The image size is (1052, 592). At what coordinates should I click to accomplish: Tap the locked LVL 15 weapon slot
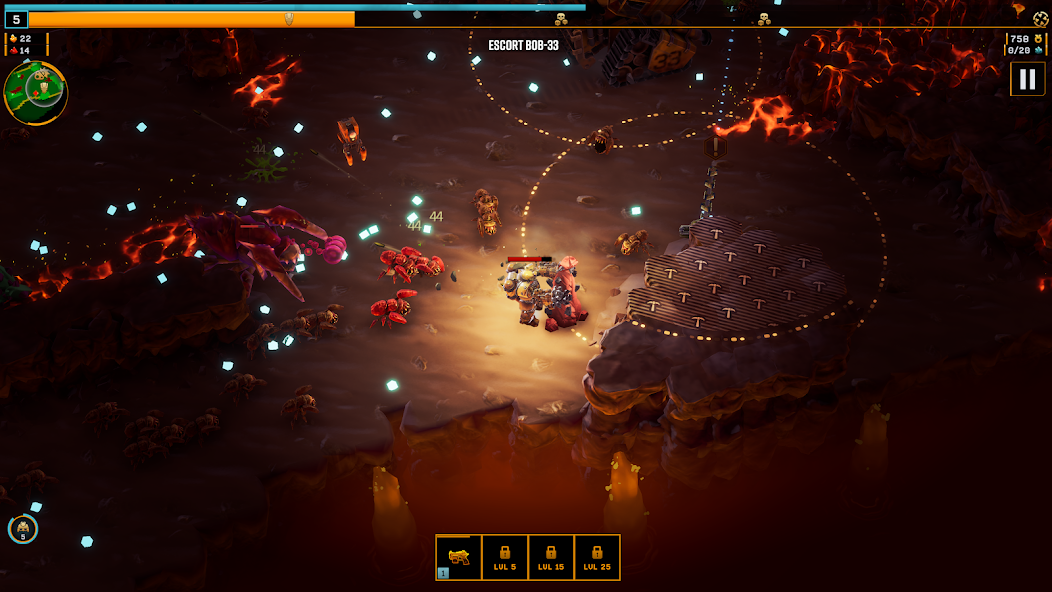[x=551, y=557]
